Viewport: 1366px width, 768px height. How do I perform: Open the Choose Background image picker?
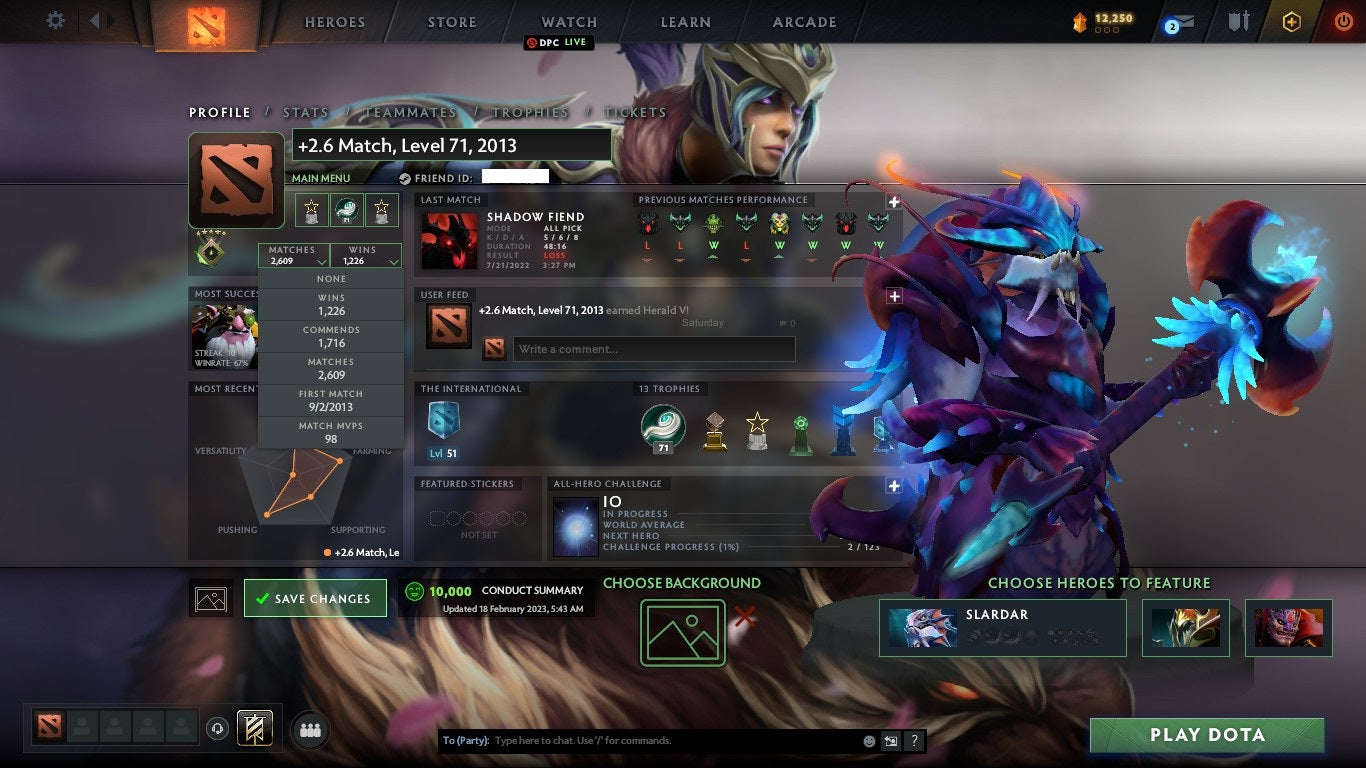[x=683, y=632]
